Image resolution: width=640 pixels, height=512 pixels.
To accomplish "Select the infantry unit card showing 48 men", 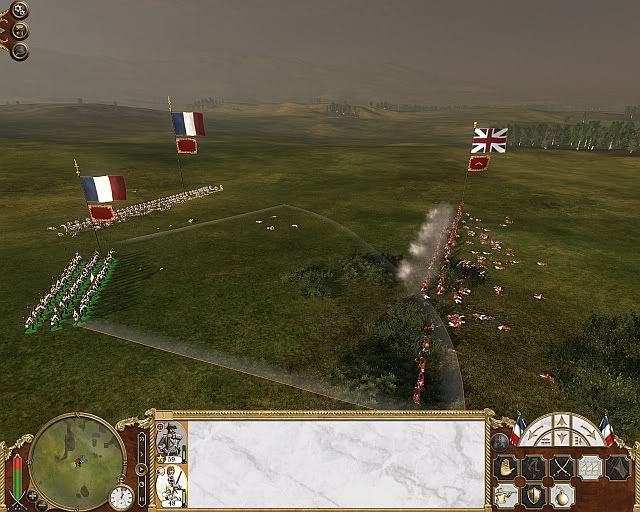I will [x=170, y=485].
